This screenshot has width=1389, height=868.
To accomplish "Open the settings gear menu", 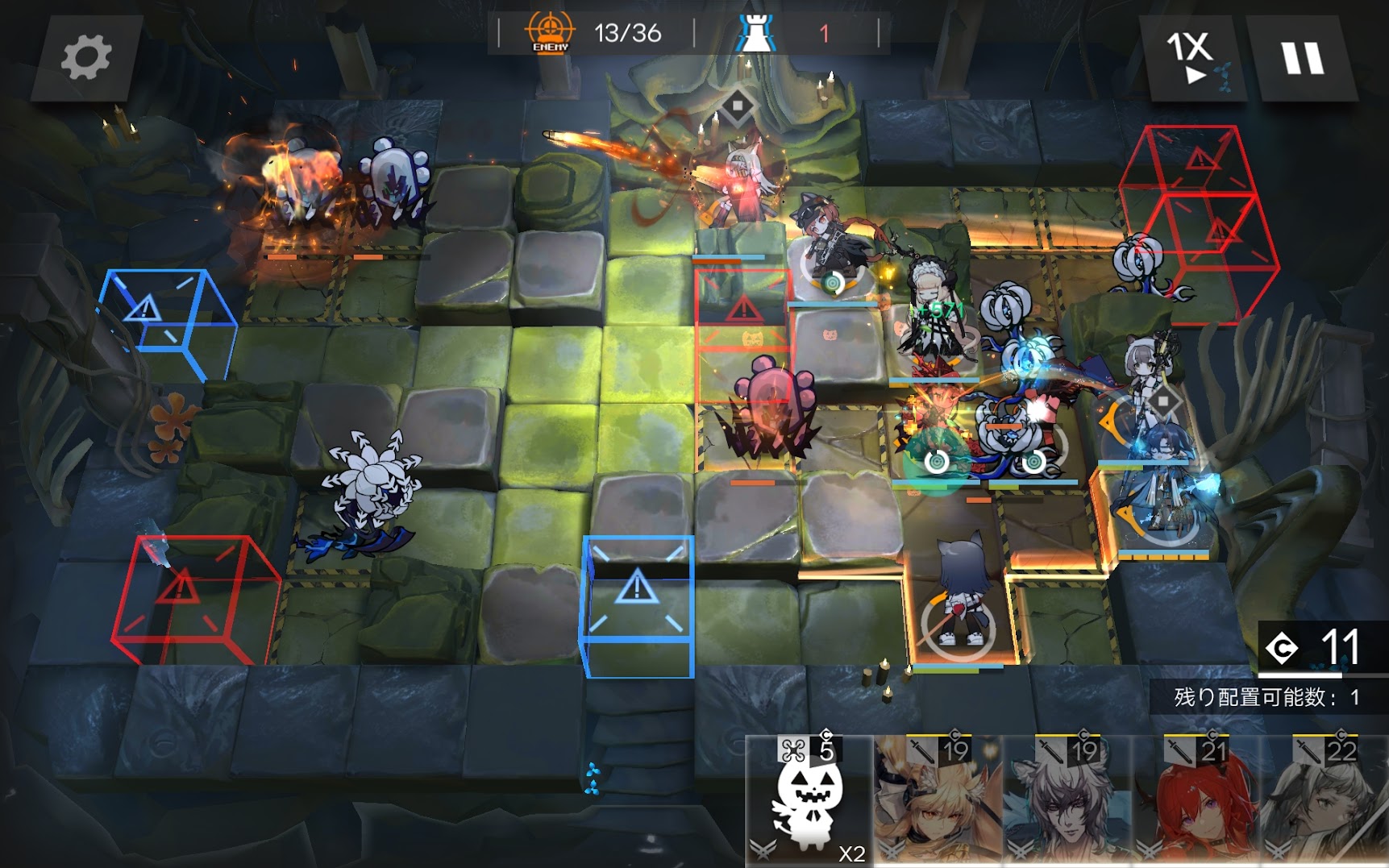I will coord(86,57).
